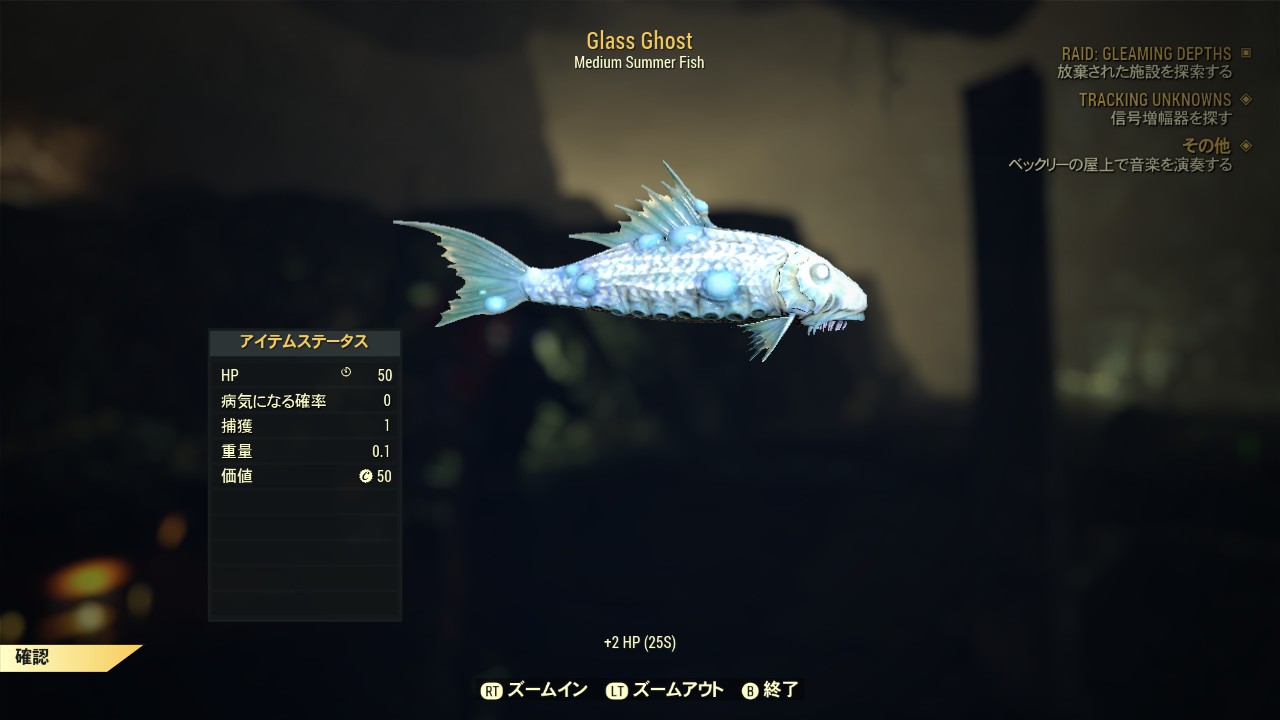The height and width of the screenshot is (720, 1280).
Task: Click the Glass Ghost title text
Action: click(639, 41)
